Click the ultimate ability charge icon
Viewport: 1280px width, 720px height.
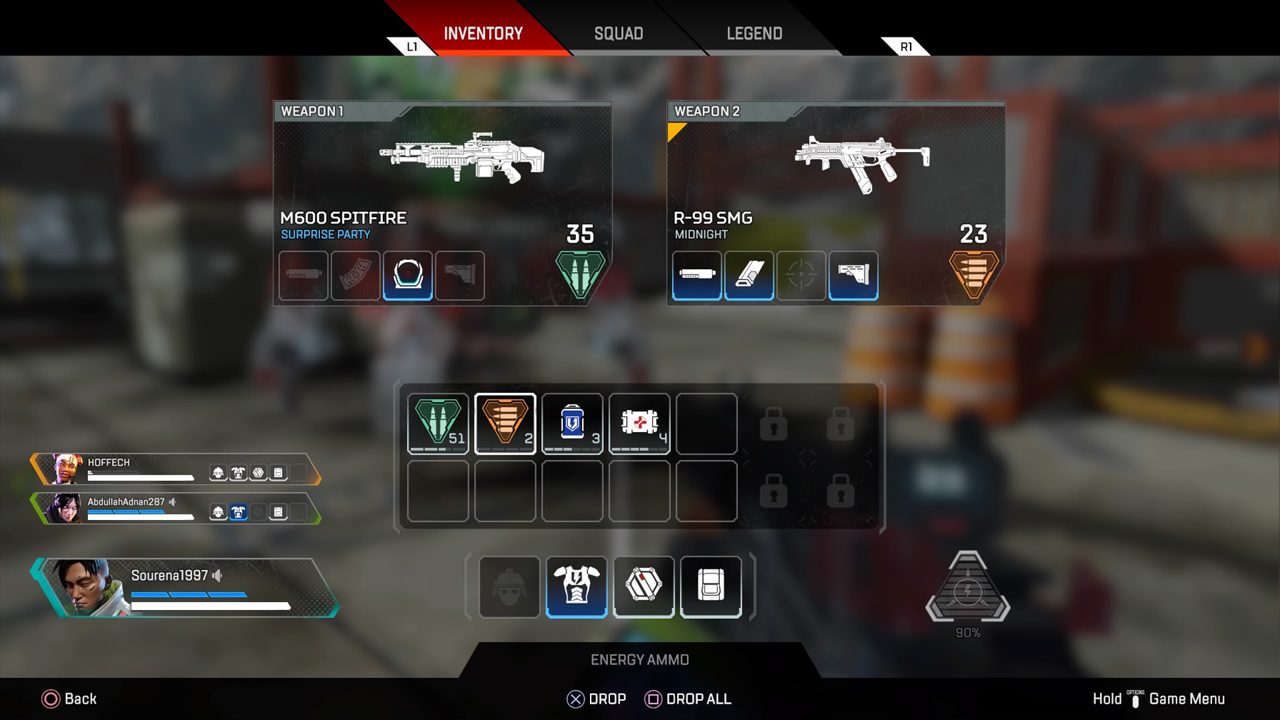(x=967, y=591)
